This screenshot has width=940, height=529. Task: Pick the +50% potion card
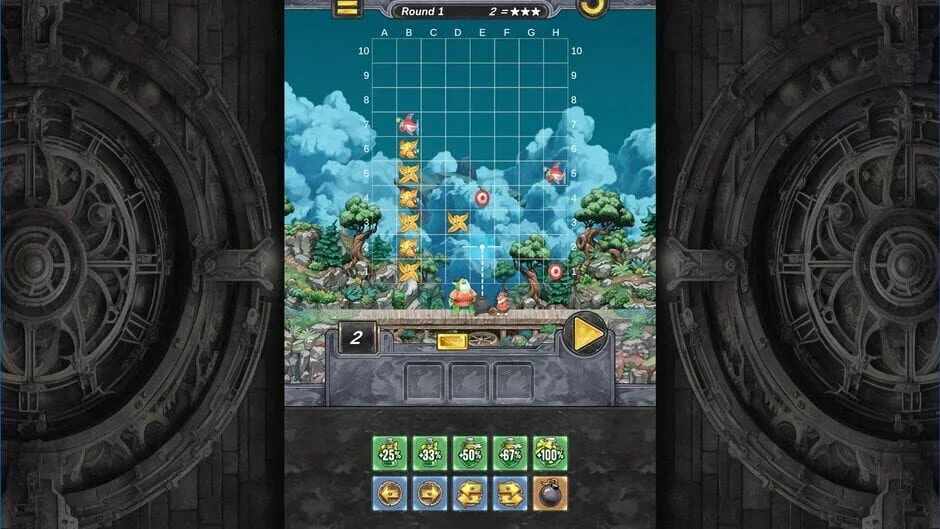pyautogui.click(x=470, y=452)
